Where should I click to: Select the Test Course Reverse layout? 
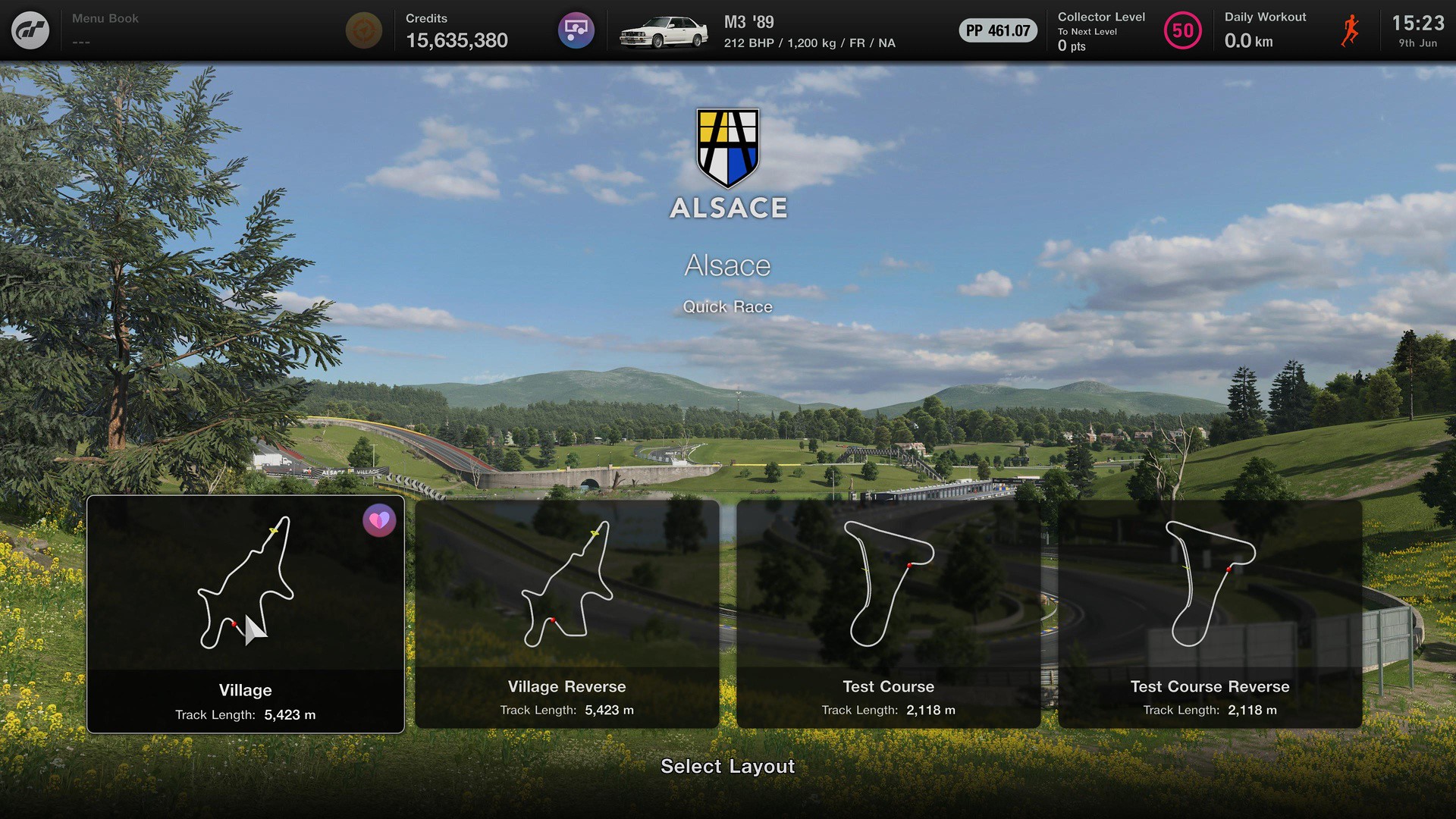click(1210, 614)
